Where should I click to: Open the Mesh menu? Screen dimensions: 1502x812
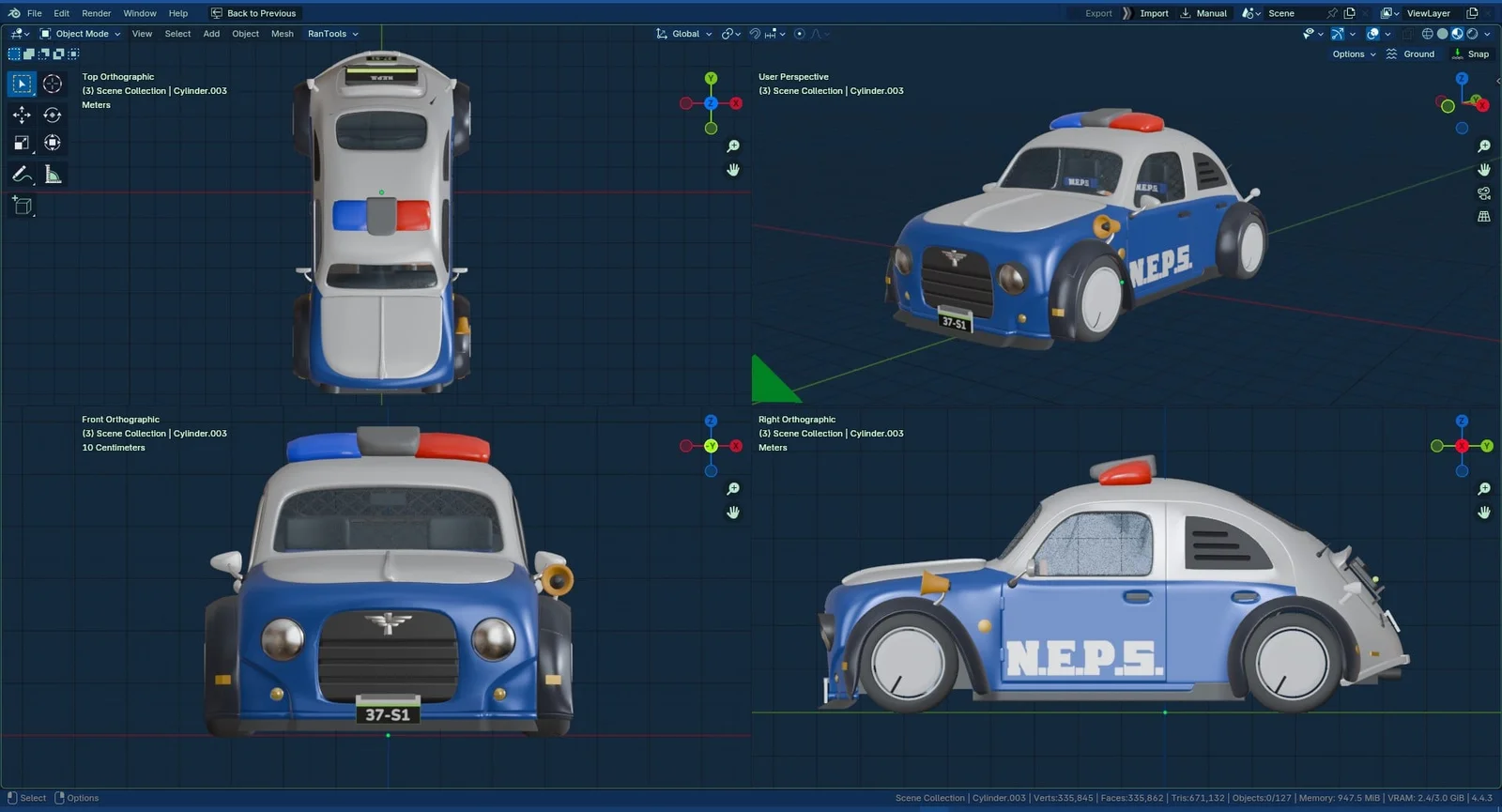tap(282, 33)
